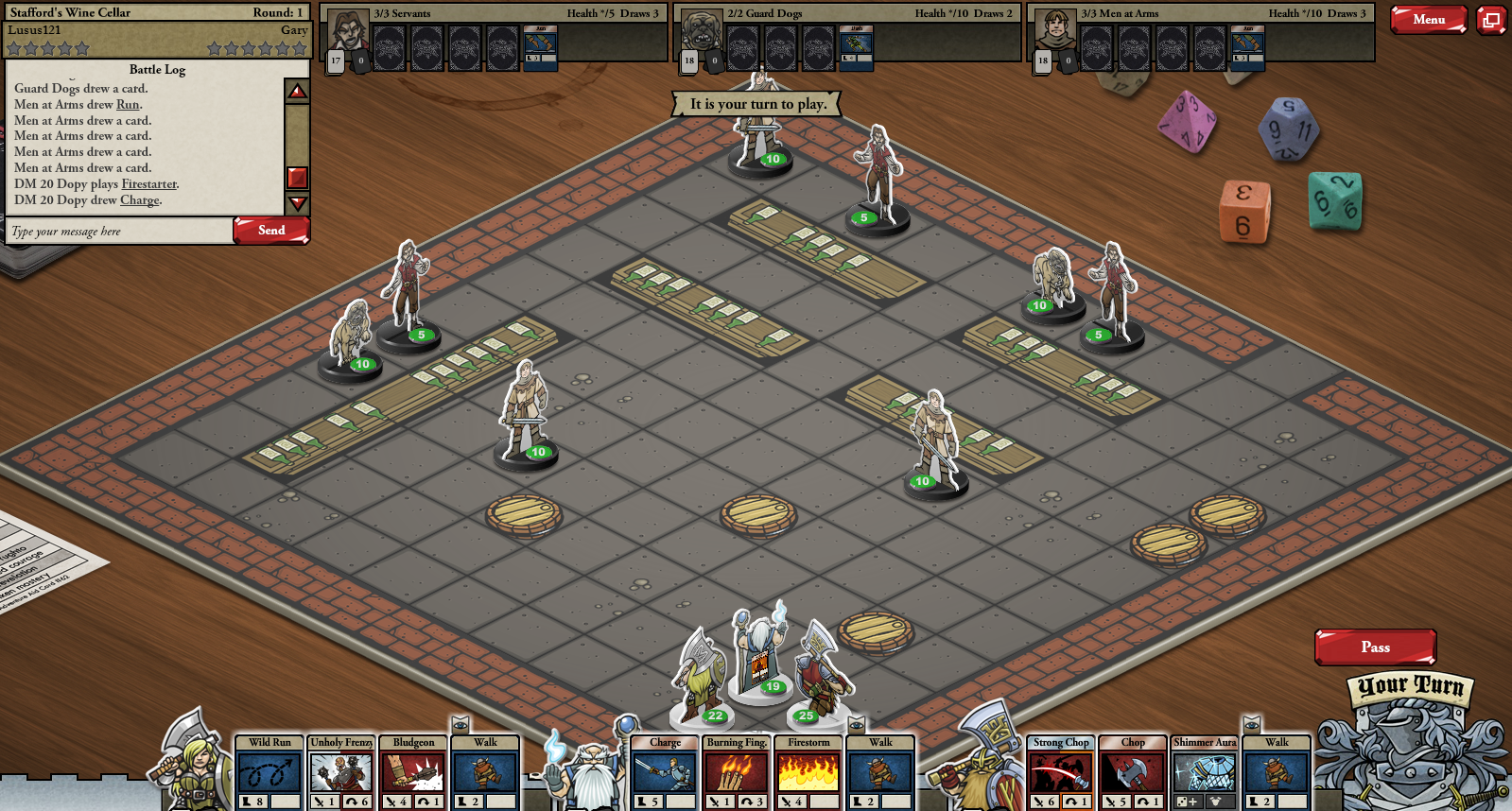
Task: Send the chat message
Action: point(271,231)
